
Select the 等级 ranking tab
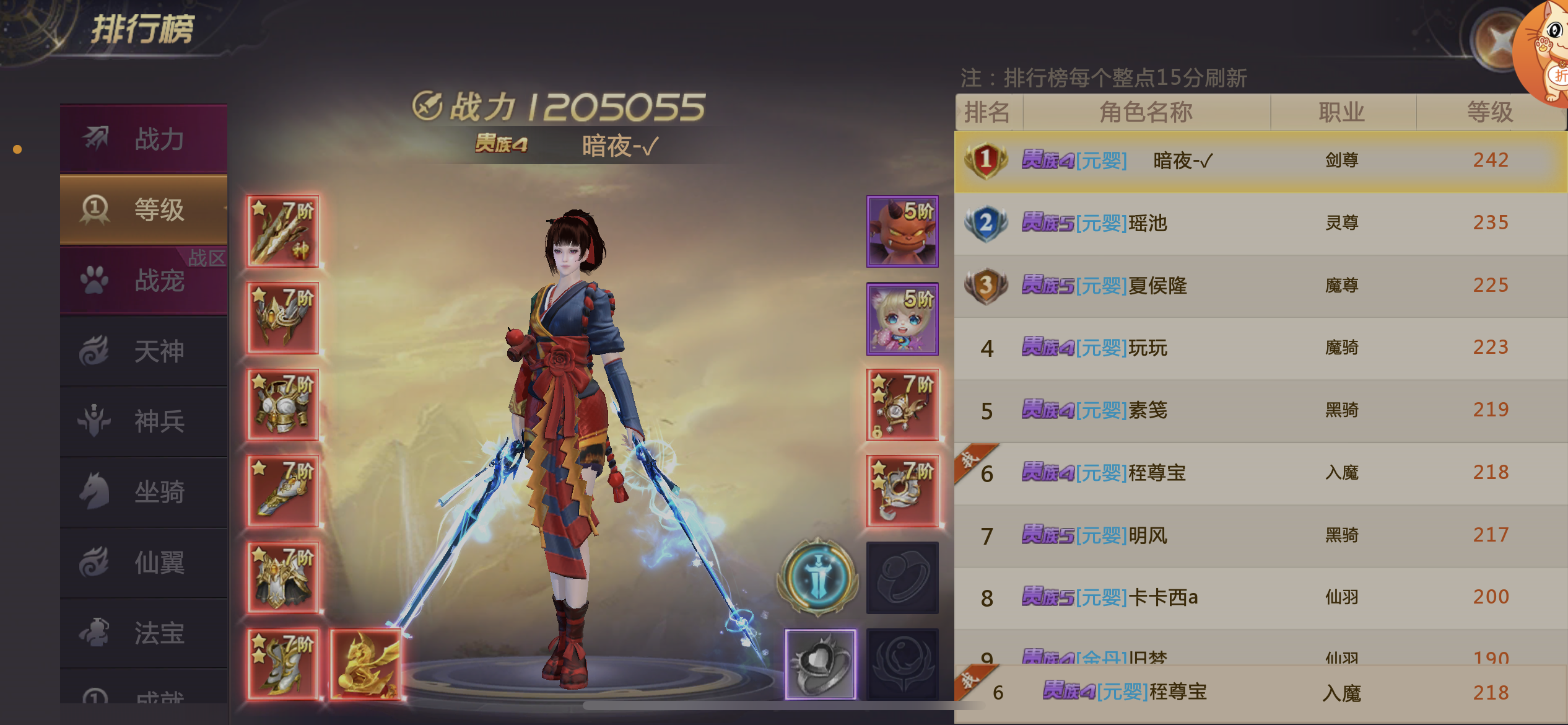144,209
